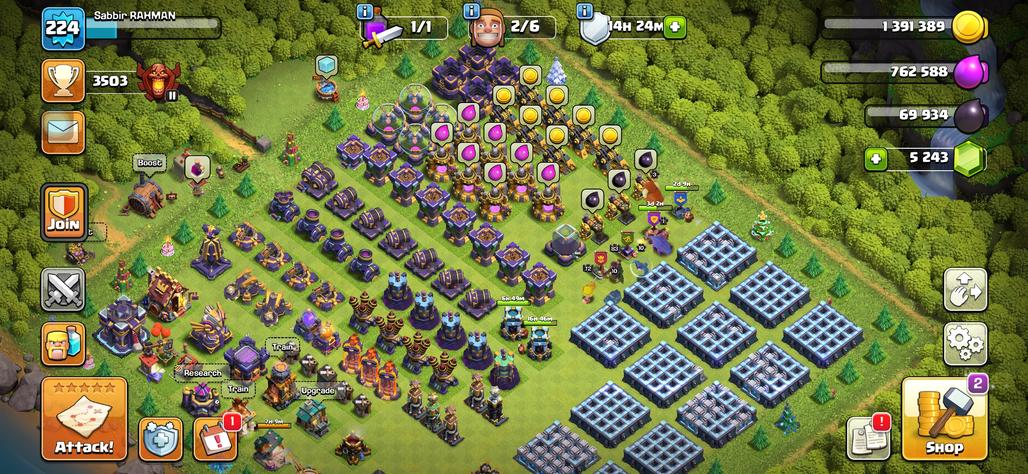1028x474 pixels.
Task: Open the news notes with alert
Action: click(869, 437)
